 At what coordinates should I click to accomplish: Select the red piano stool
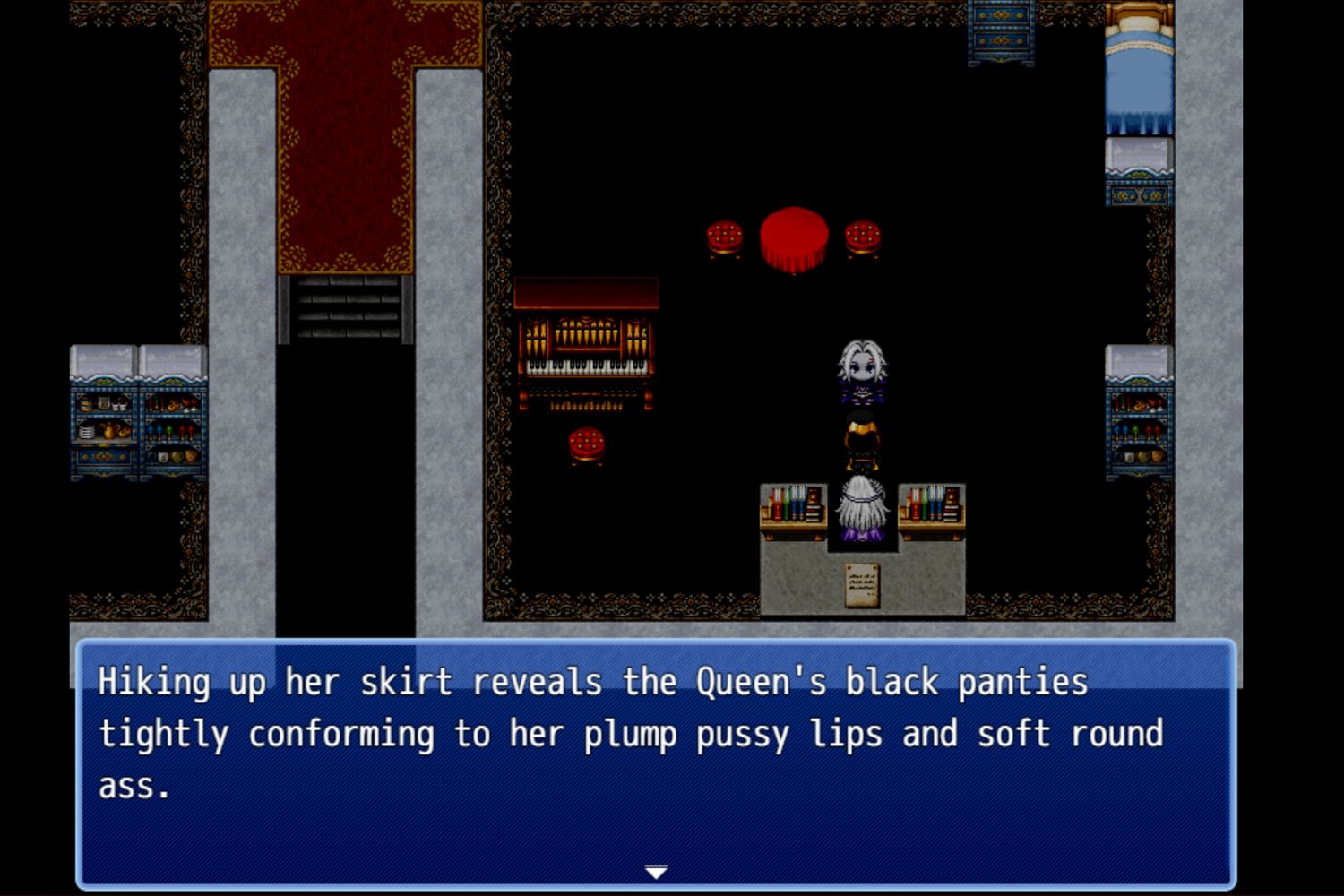[587, 445]
